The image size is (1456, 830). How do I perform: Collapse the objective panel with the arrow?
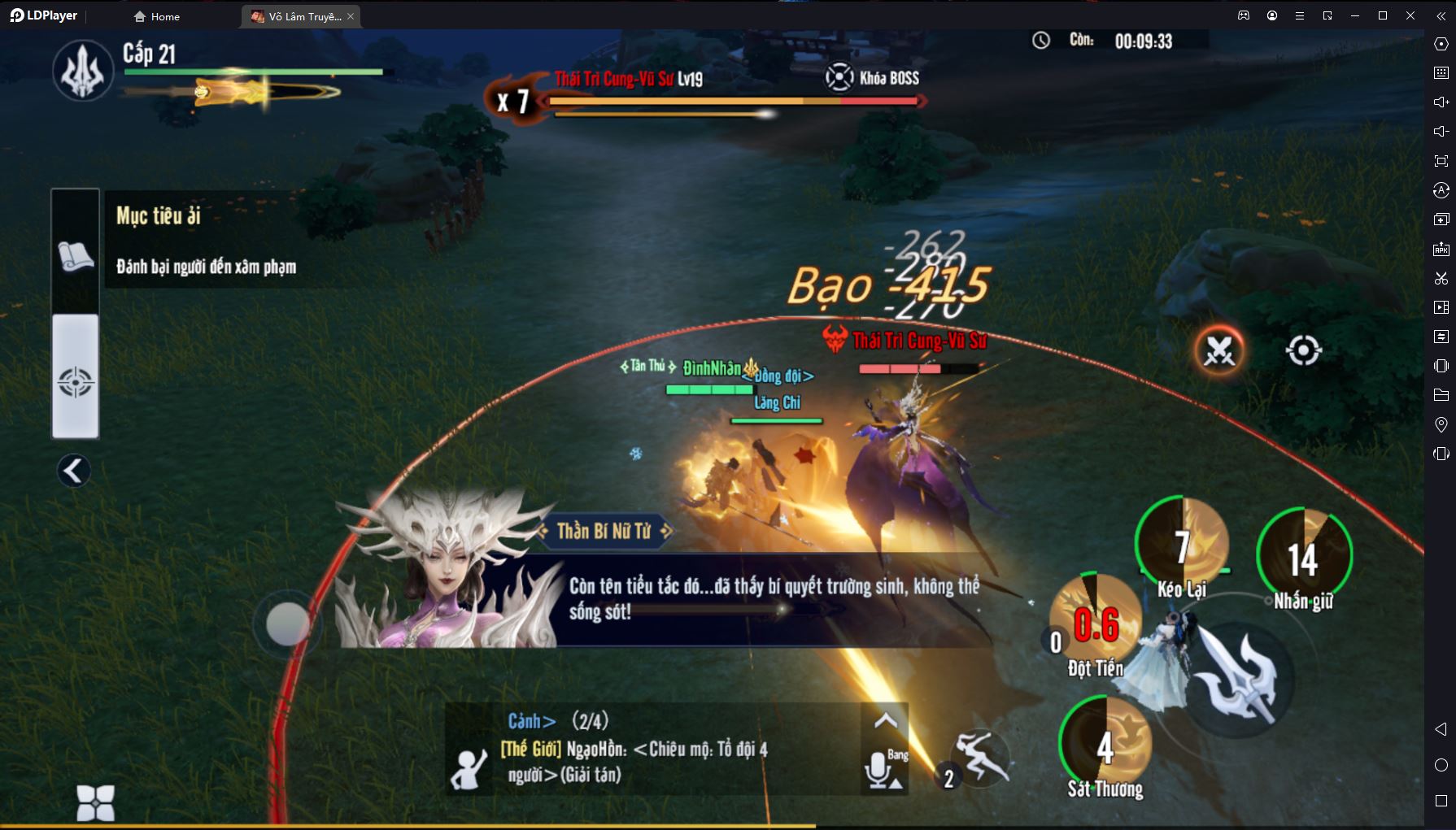[x=74, y=471]
